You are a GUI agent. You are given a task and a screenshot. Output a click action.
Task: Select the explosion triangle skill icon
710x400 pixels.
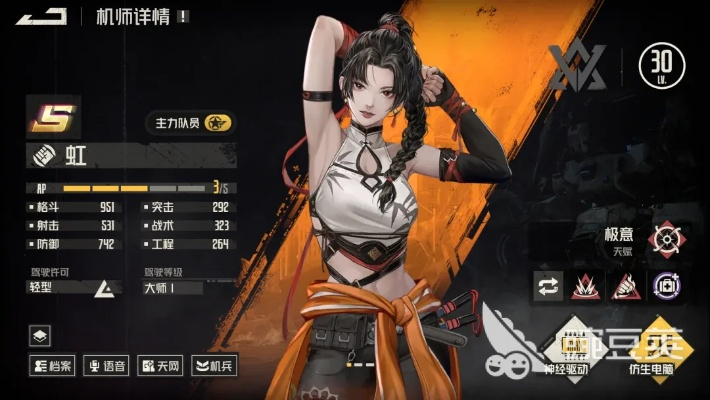coord(588,287)
